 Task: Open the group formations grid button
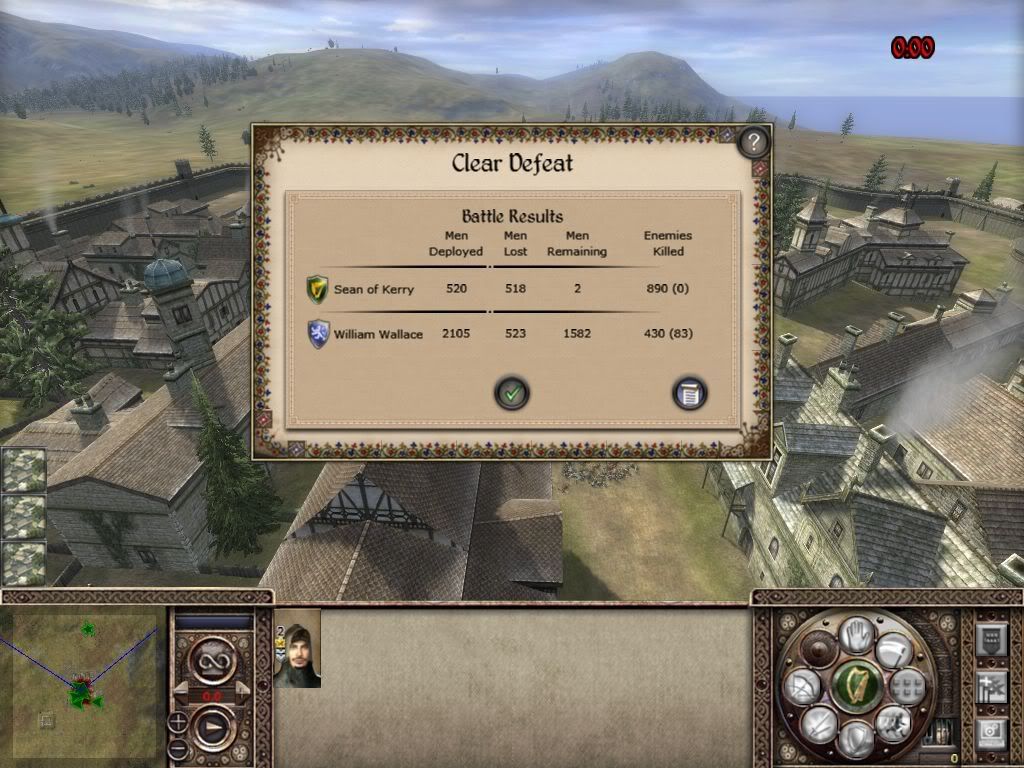click(908, 686)
